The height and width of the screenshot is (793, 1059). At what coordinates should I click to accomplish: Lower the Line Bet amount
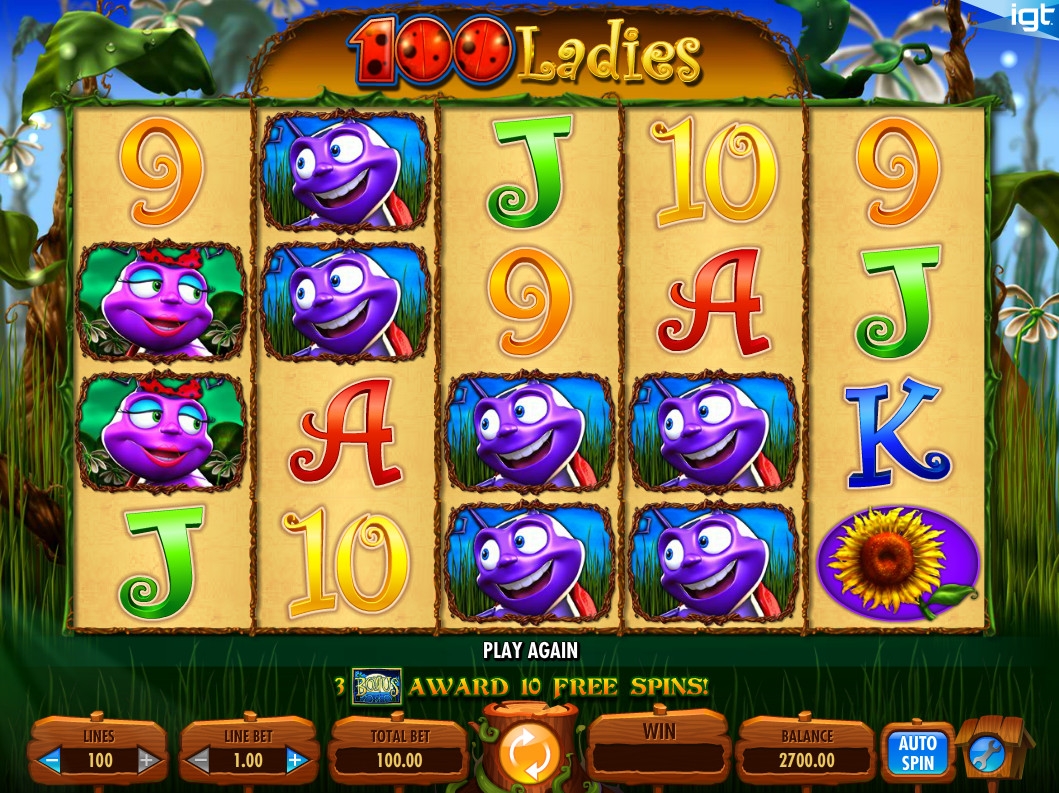[199, 761]
